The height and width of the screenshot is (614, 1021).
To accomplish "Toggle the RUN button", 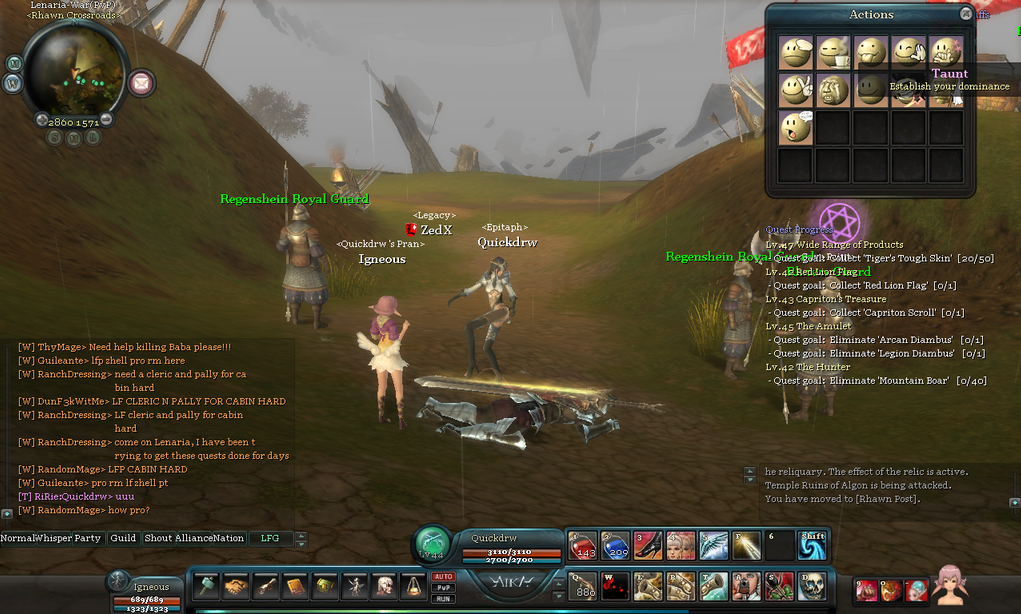I will tap(443, 597).
